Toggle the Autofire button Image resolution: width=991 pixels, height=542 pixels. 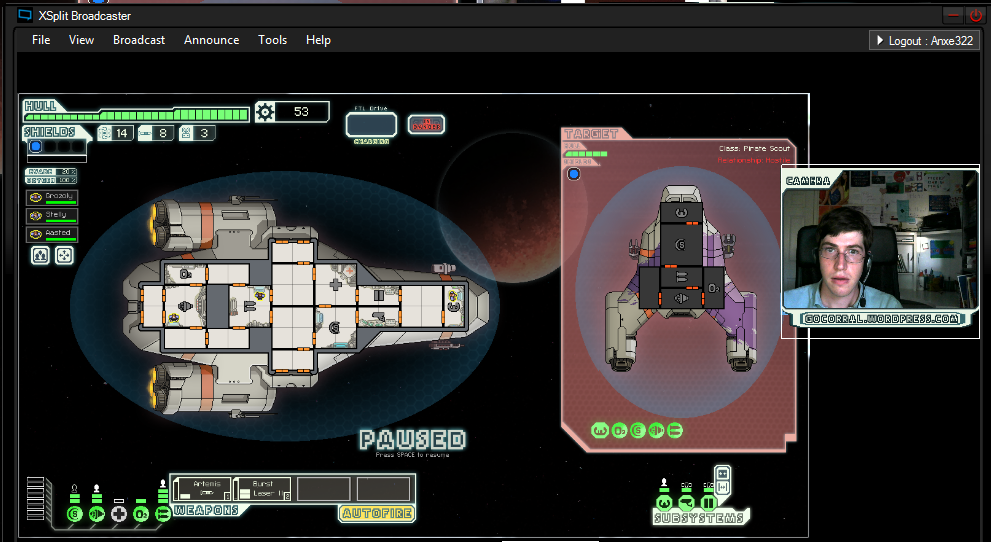377,514
